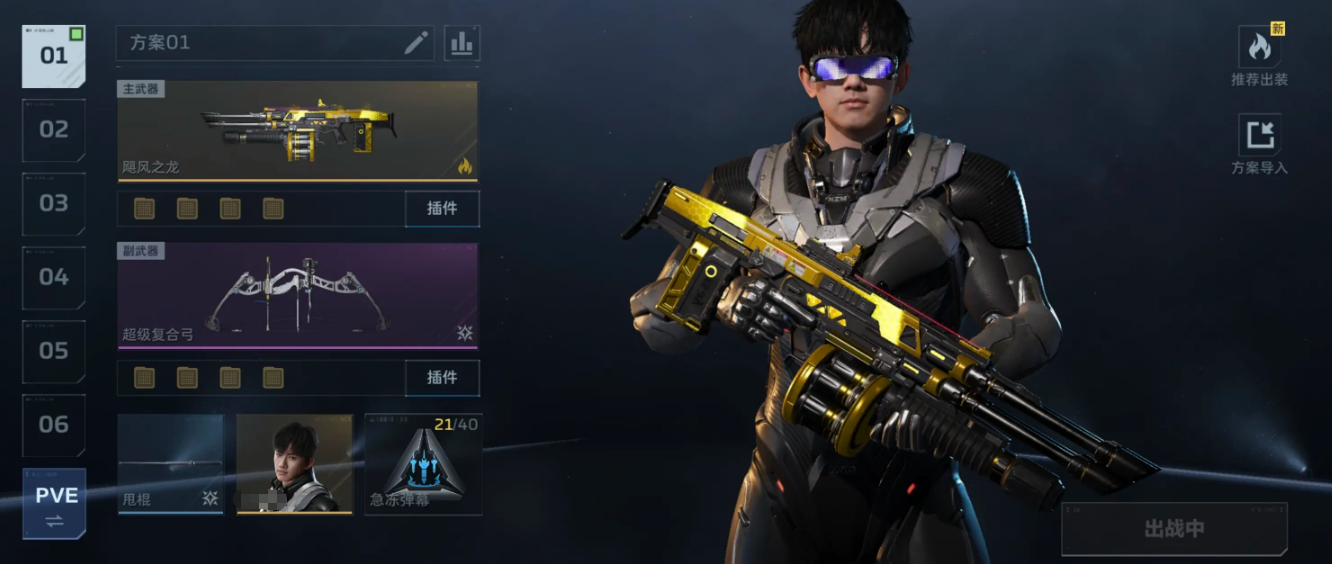Viewport: 1332px width, 564px height.
Task: Select loadout tab 01
Action: 53,56
